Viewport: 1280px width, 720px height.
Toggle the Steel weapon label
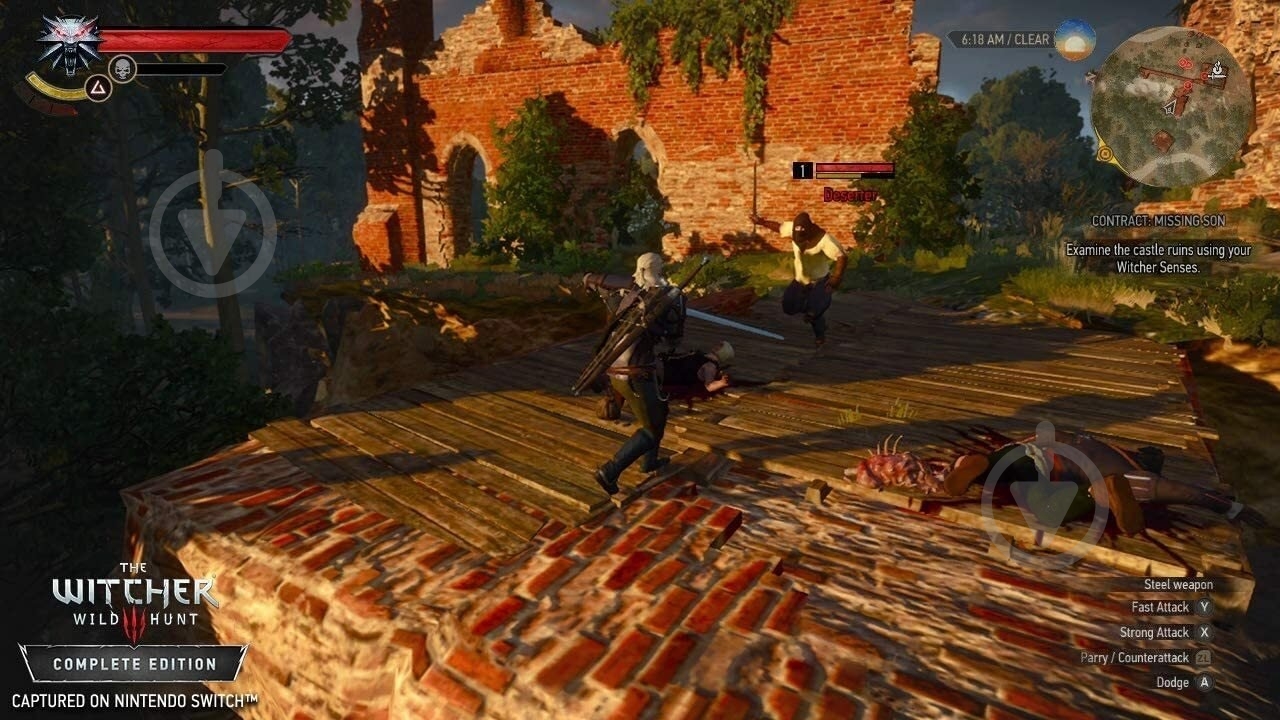(x=1180, y=583)
